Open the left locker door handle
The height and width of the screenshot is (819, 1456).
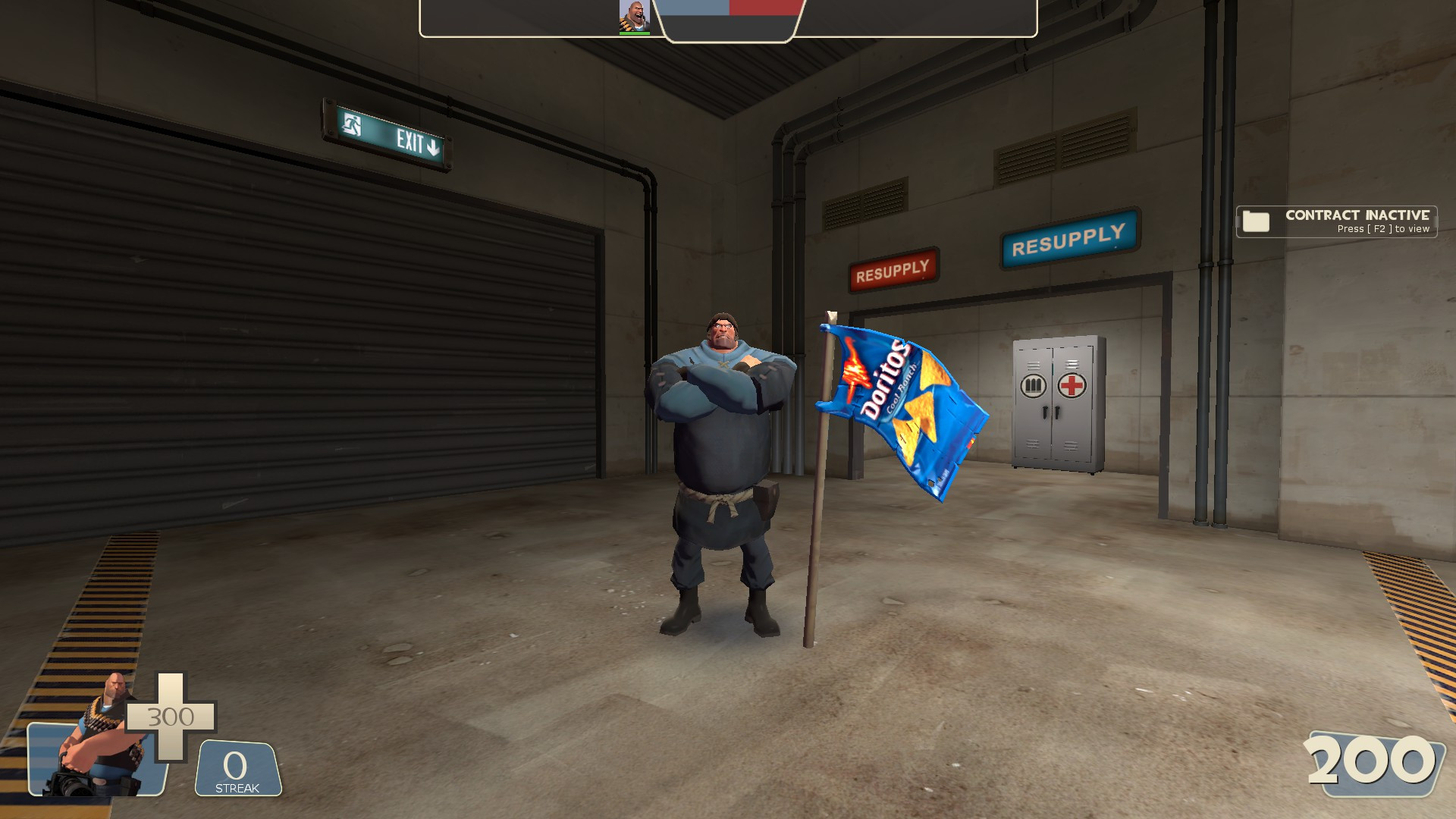pyautogui.click(x=1044, y=412)
